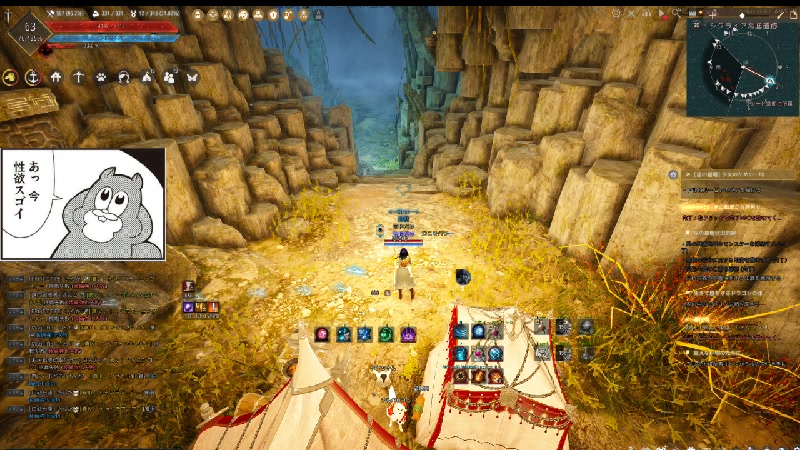This screenshot has width=800, height=450.
Task: Select the yellow circular icon beside the anchor
Action: click(10, 77)
